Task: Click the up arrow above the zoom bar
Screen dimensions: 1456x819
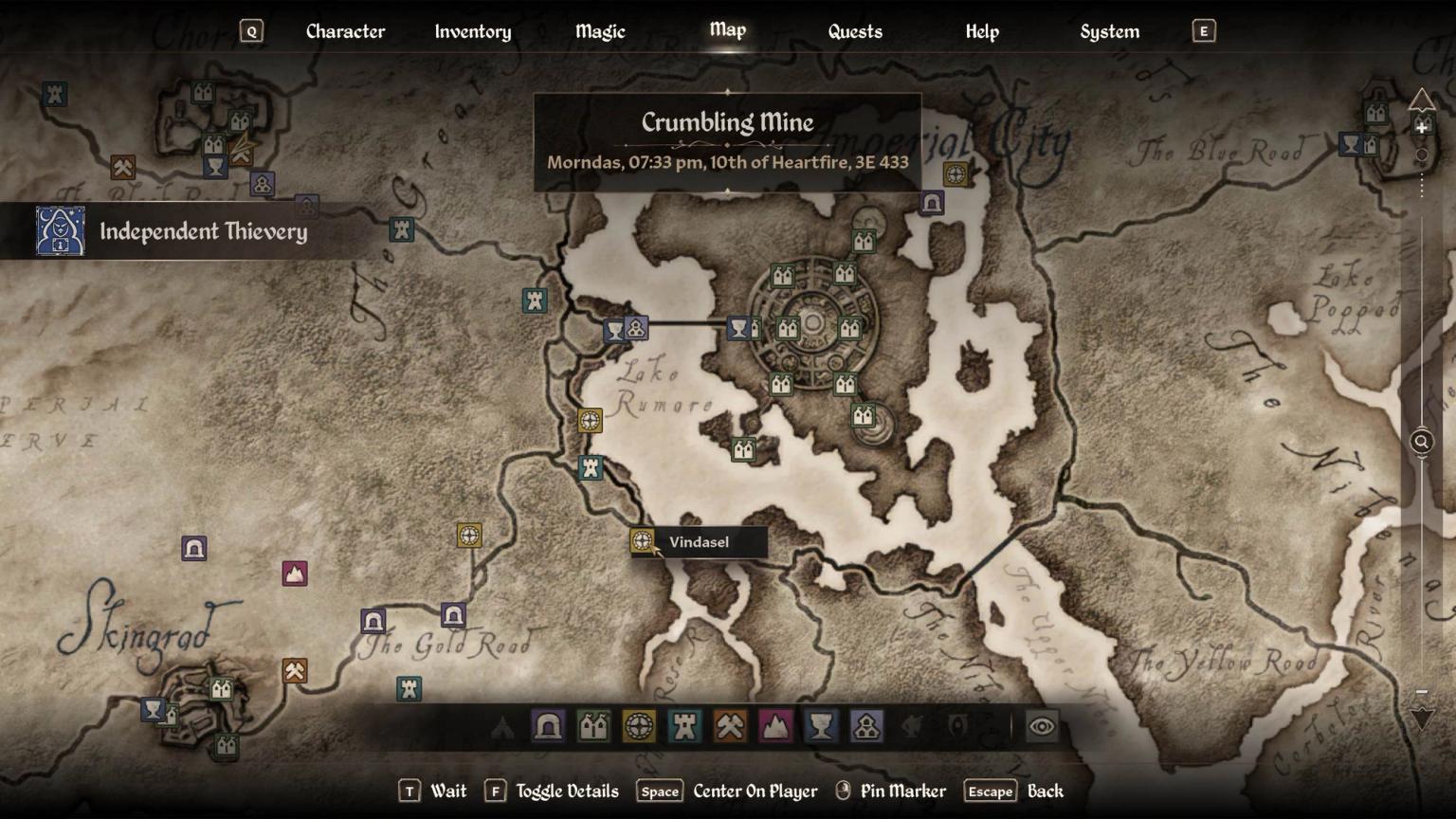Action: point(1422,98)
